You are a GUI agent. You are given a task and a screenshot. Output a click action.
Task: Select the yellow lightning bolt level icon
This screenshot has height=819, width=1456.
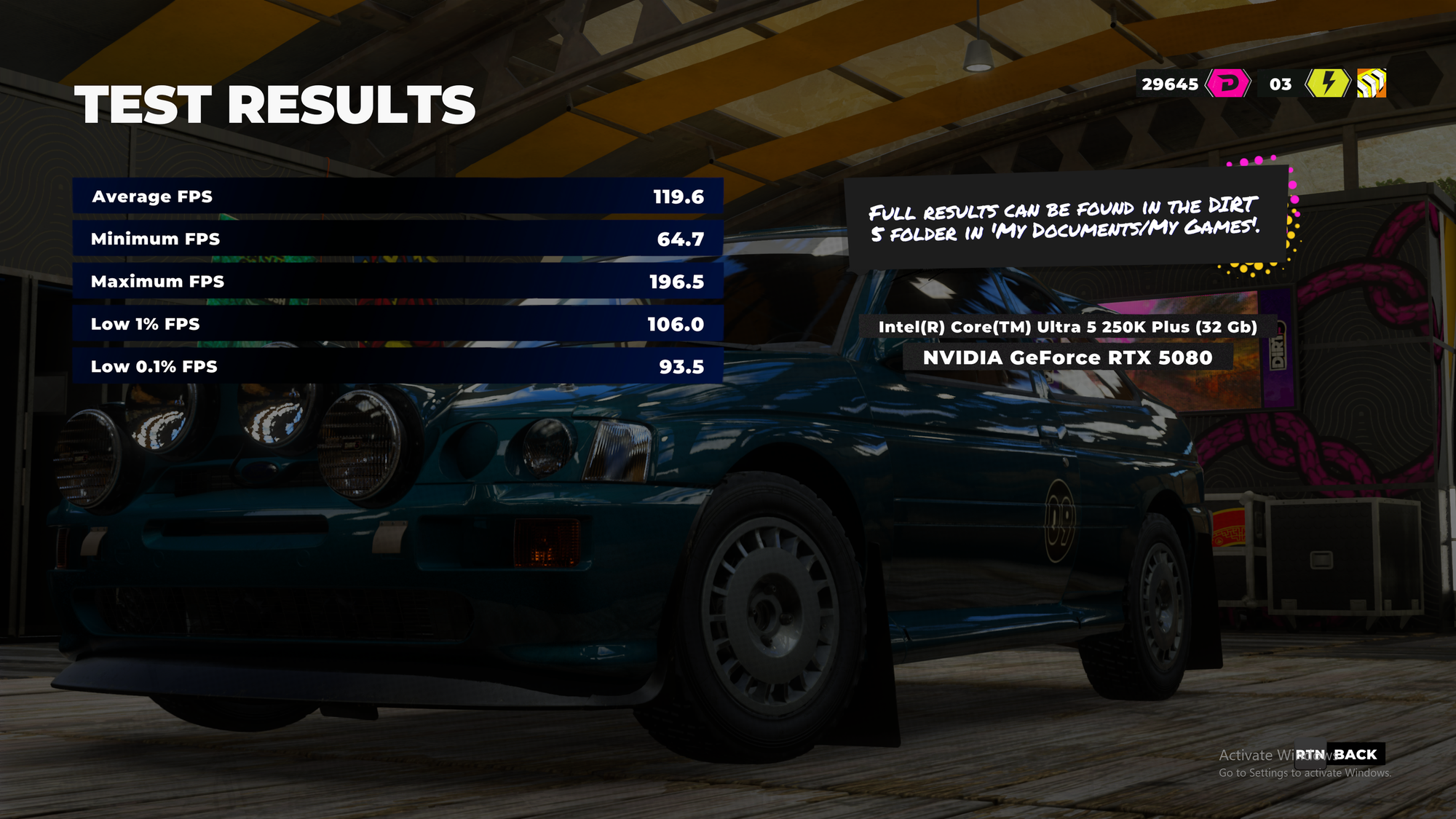1328,84
